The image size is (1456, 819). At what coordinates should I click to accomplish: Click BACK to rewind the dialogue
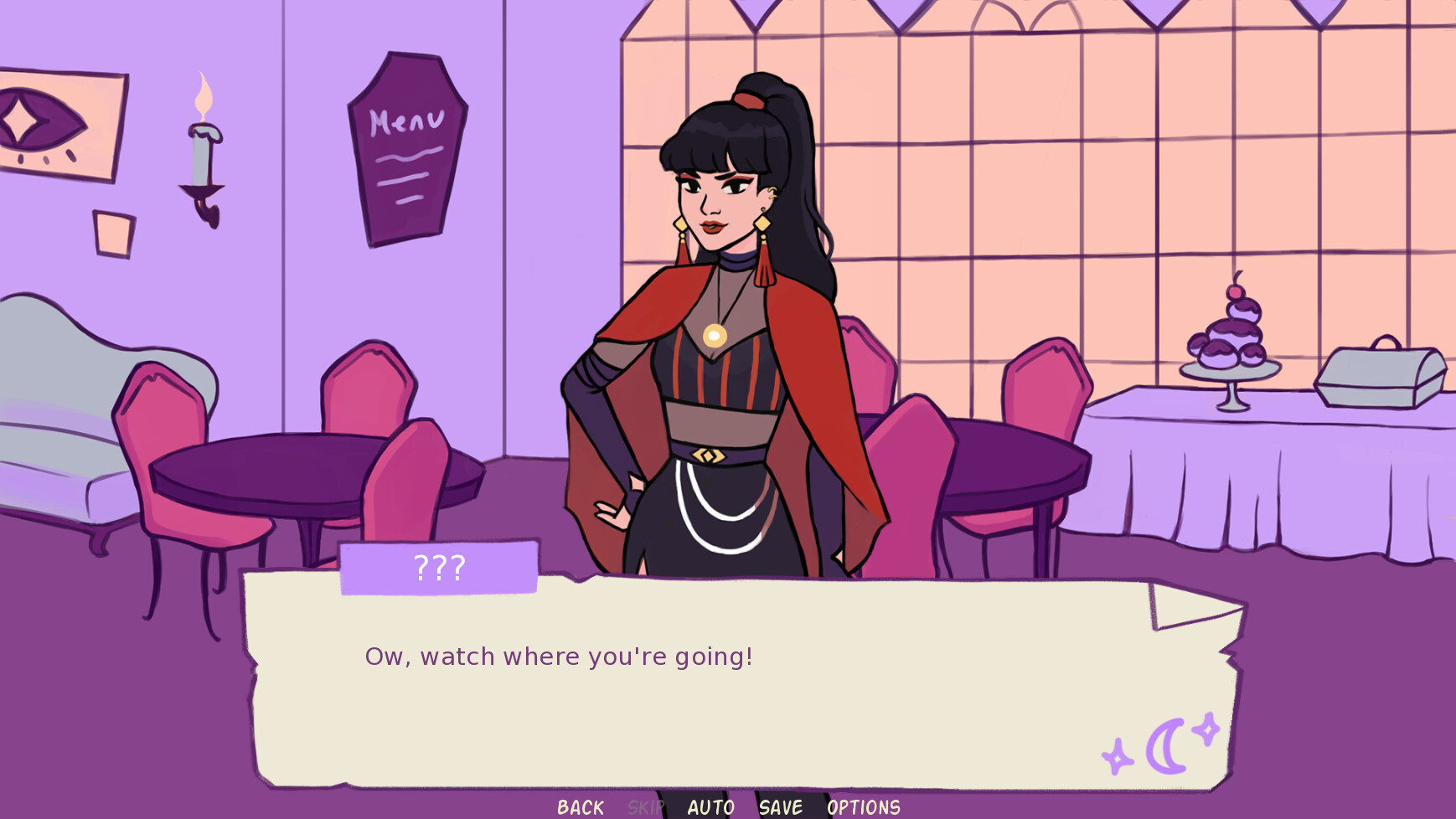(x=579, y=807)
